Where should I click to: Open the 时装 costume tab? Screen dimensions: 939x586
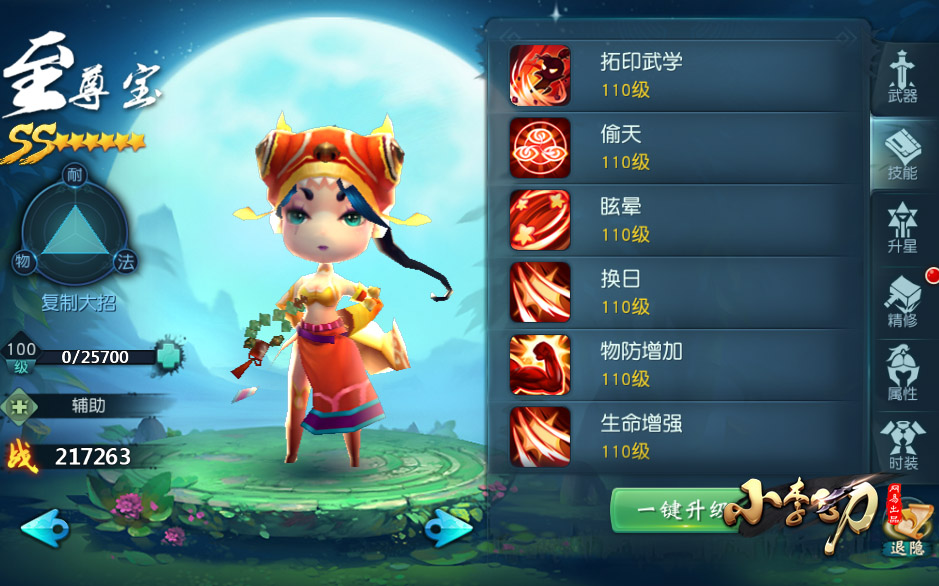pos(902,445)
